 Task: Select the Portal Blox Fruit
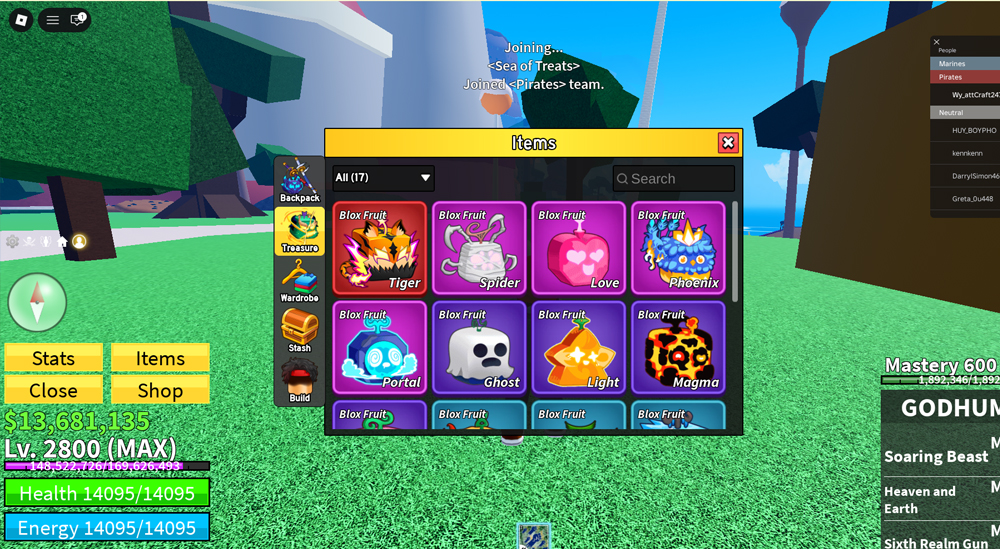pos(379,347)
